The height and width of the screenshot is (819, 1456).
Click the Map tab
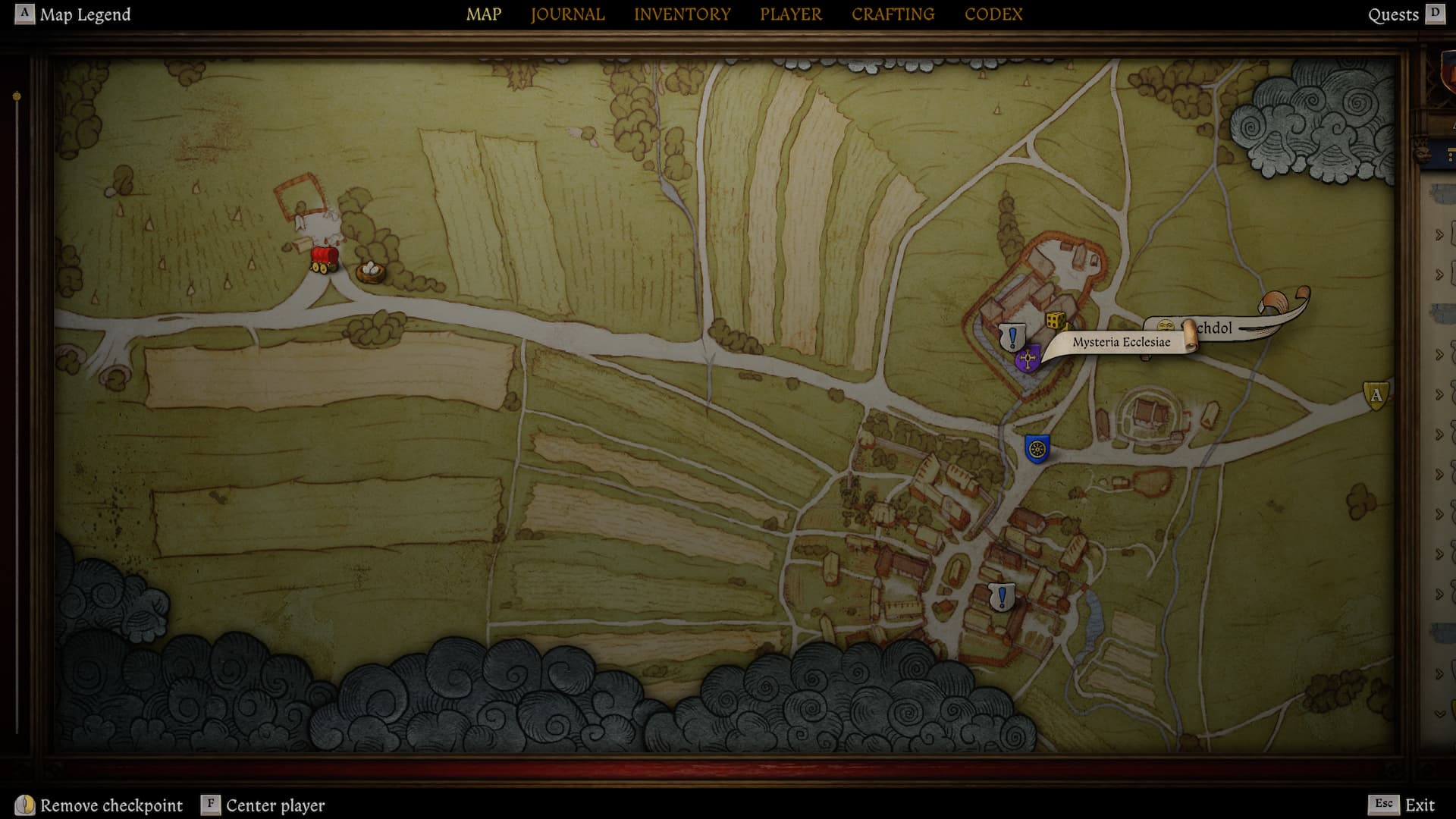click(483, 14)
